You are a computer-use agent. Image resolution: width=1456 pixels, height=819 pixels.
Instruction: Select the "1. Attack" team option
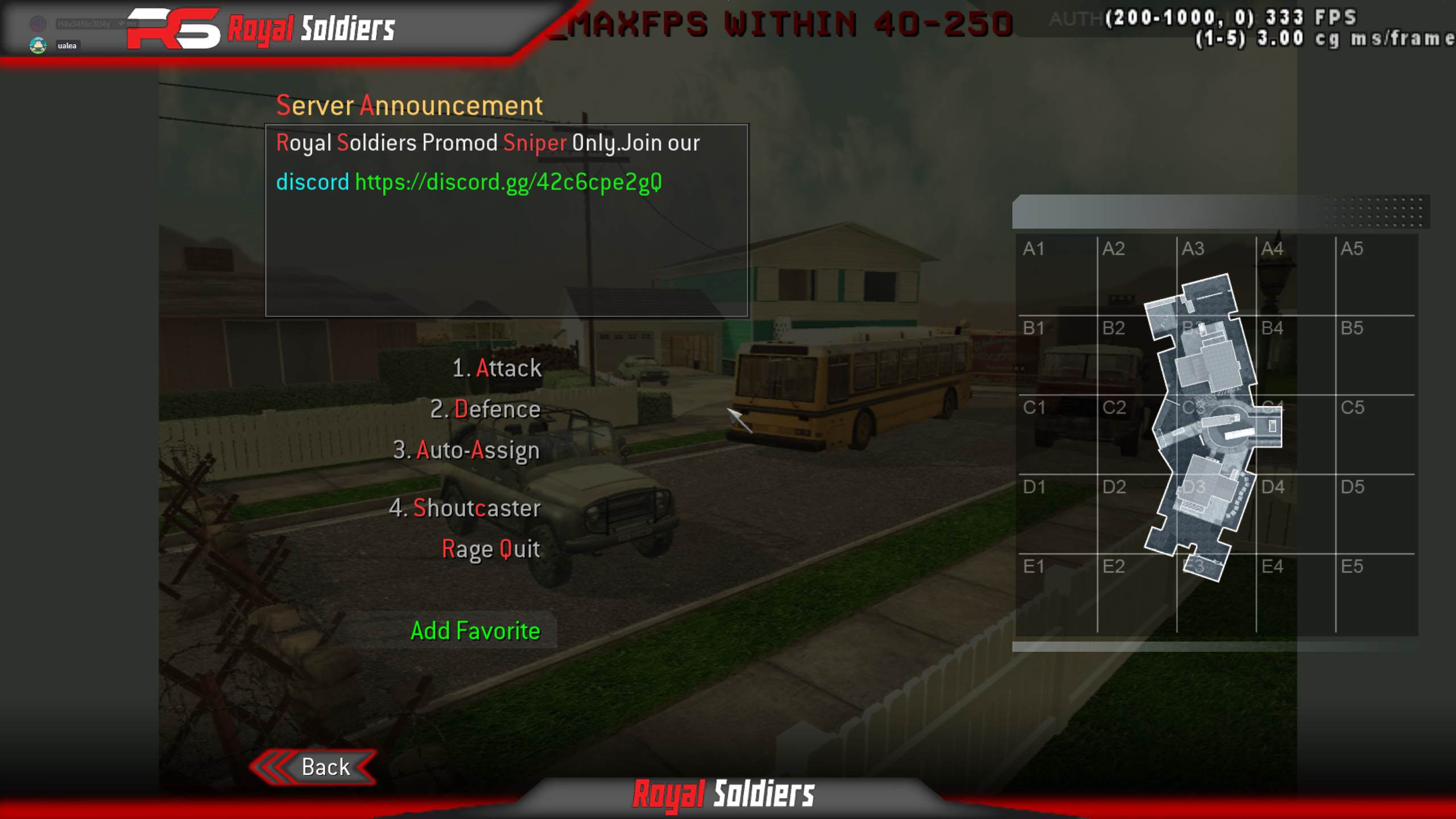pyautogui.click(x=497, y=368)
